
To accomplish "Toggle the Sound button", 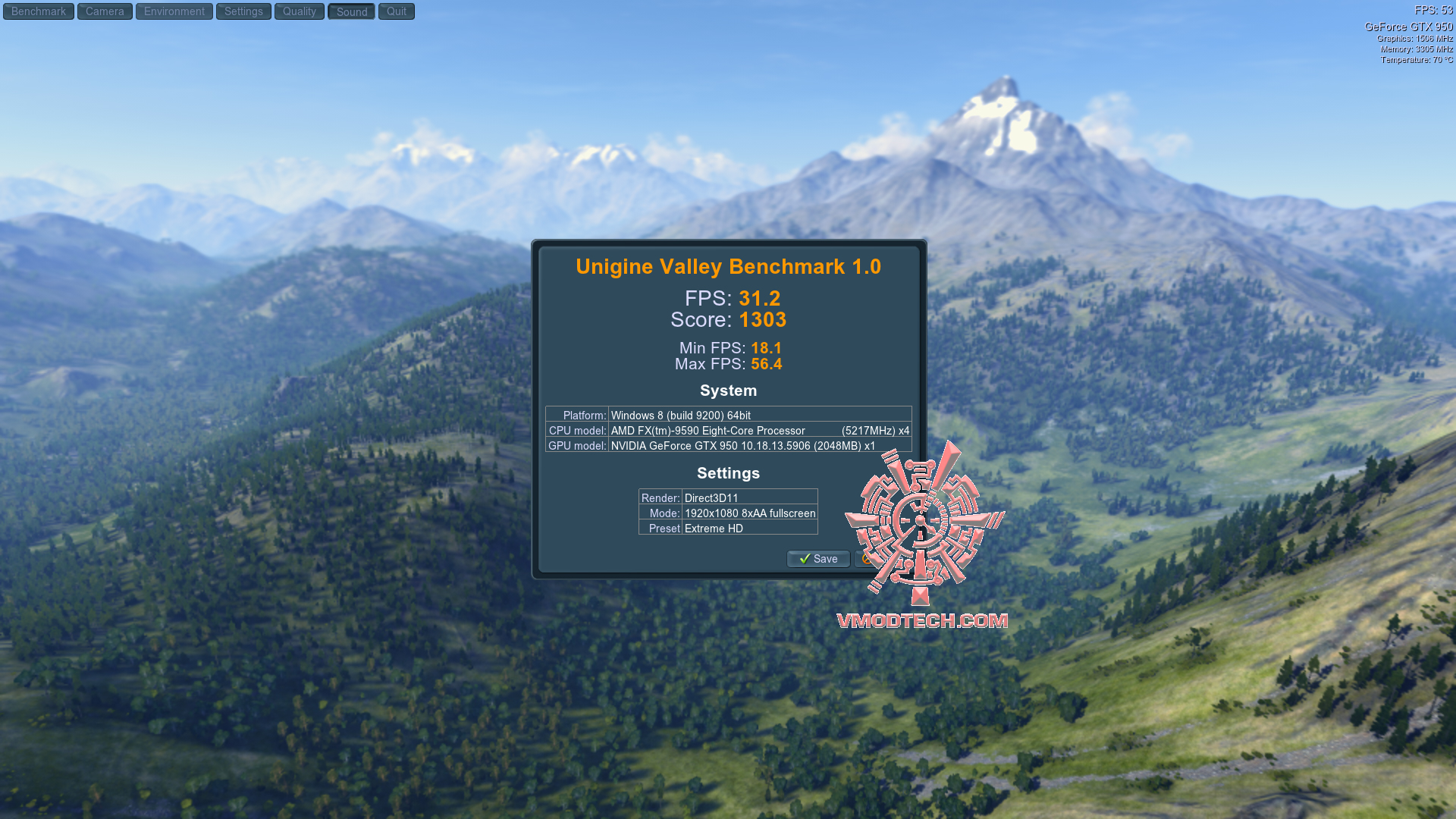I will (x=352, y=11).
